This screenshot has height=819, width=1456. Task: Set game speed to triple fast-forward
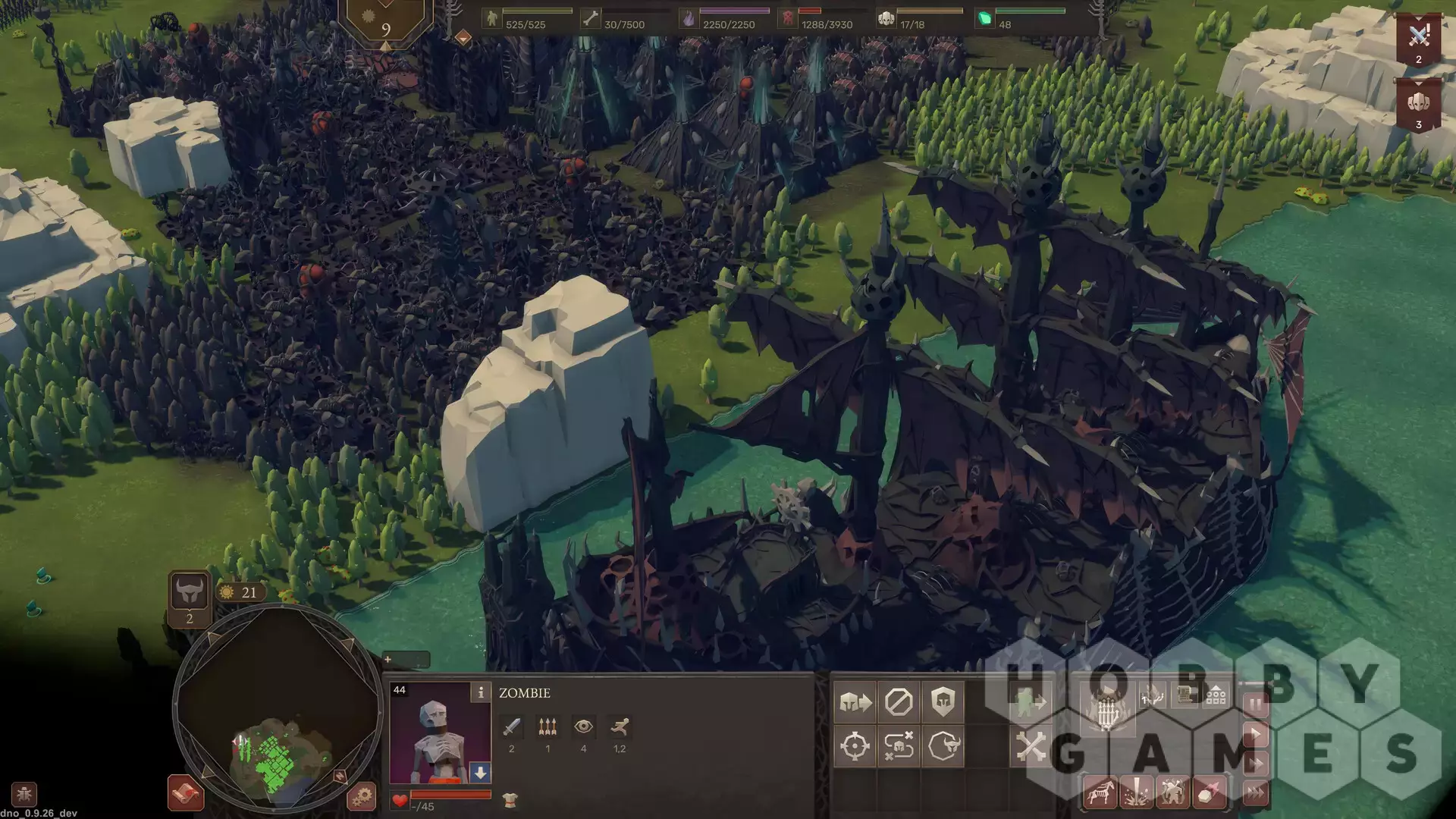(1255, 793)
